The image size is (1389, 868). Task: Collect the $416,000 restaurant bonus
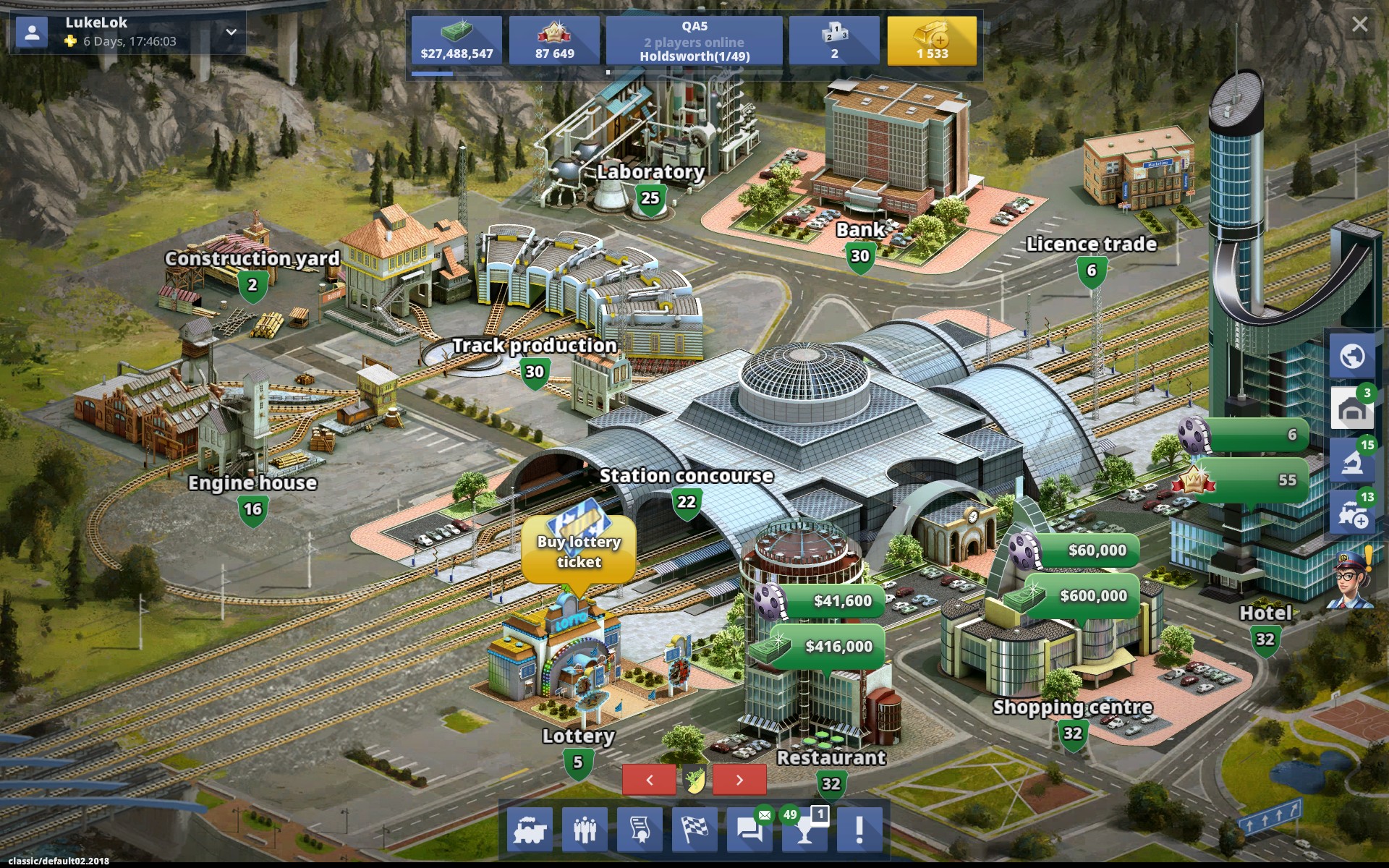[x=827, y=646]
